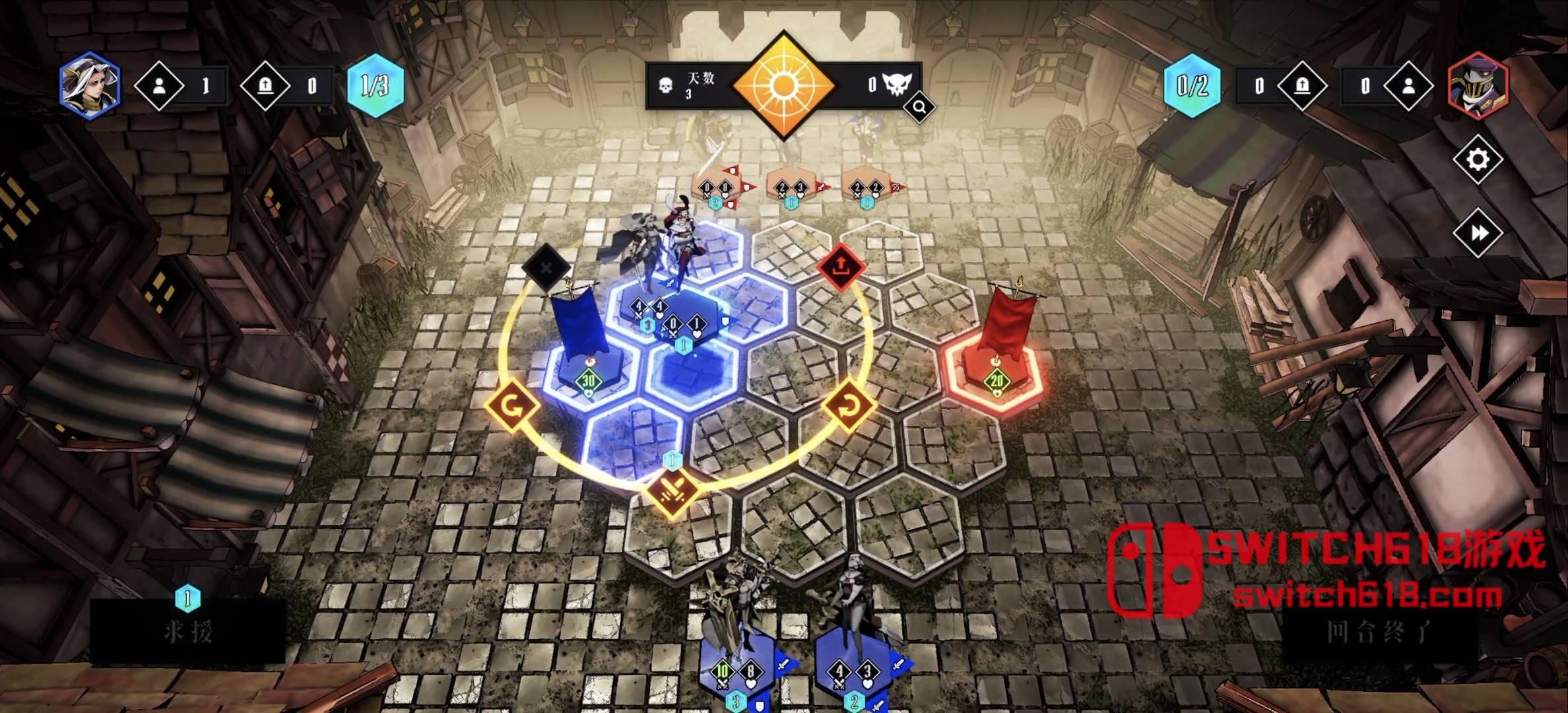Rotate unit counterclockwise with left arrow diamond
Viewport: 1568px width, 713px height.
point(512,406)
